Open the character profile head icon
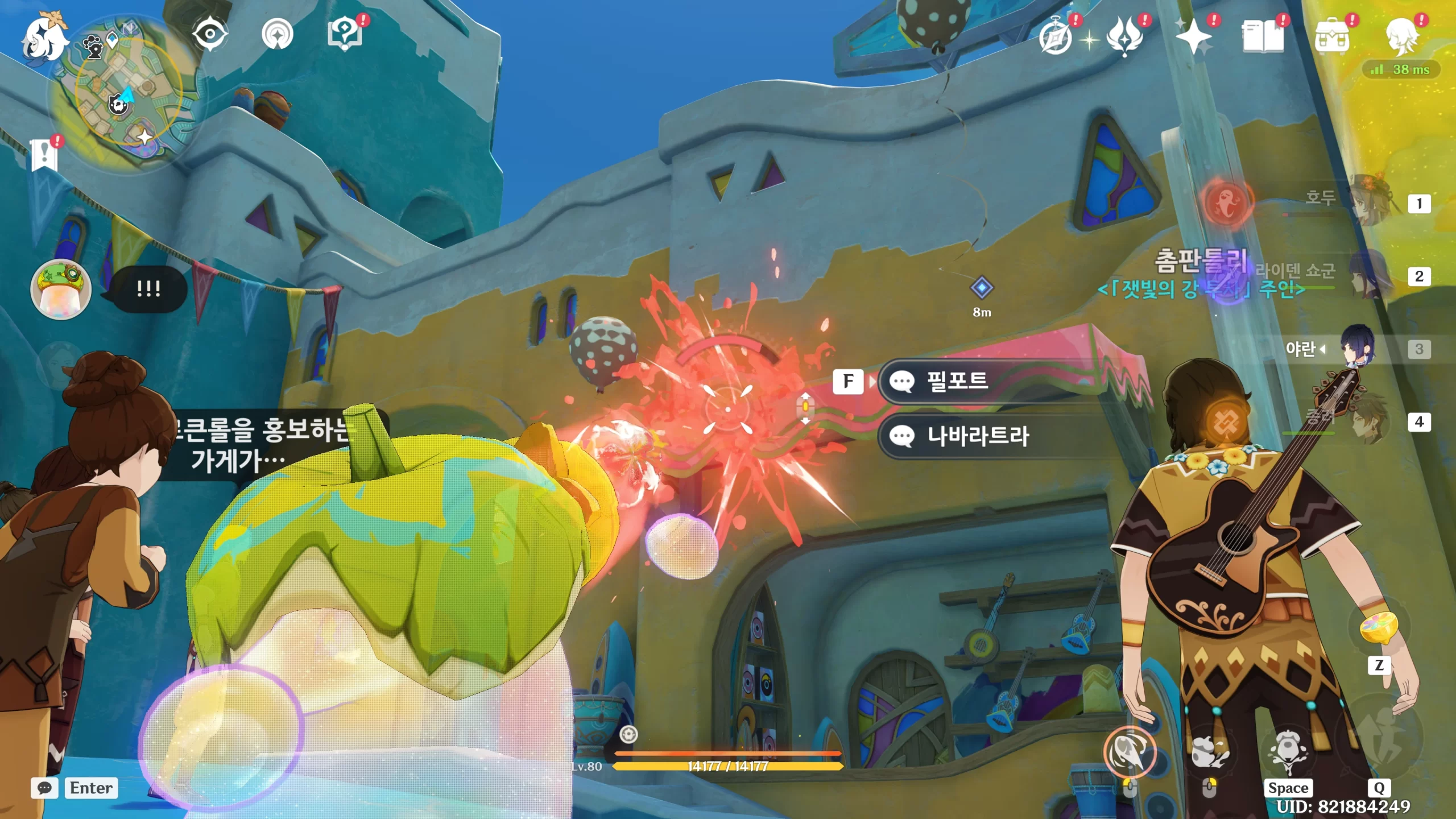This screenshot has height=819, width=1456. point(1401,38)
